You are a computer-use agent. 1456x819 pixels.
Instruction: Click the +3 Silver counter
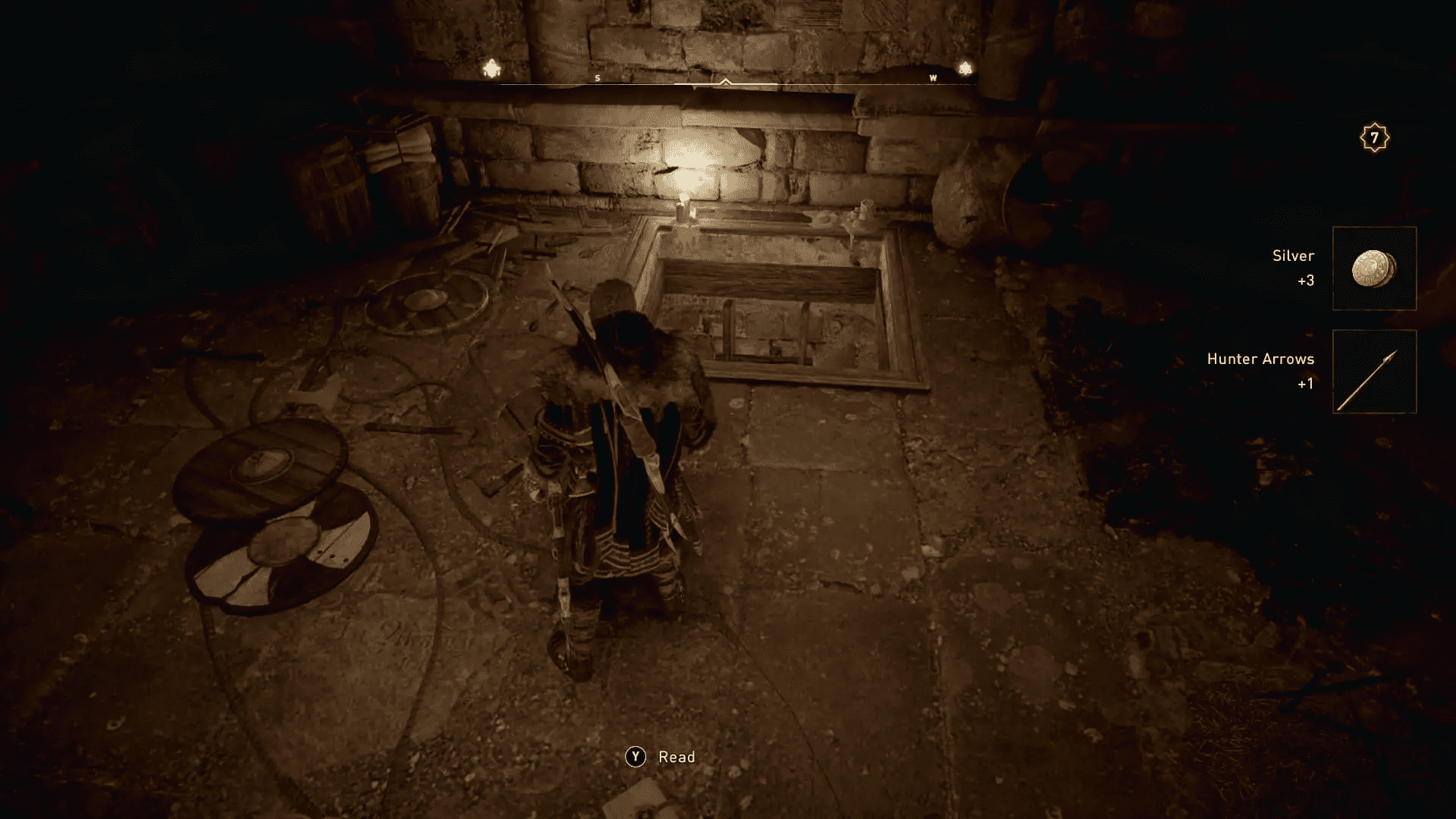point(1307,280)
